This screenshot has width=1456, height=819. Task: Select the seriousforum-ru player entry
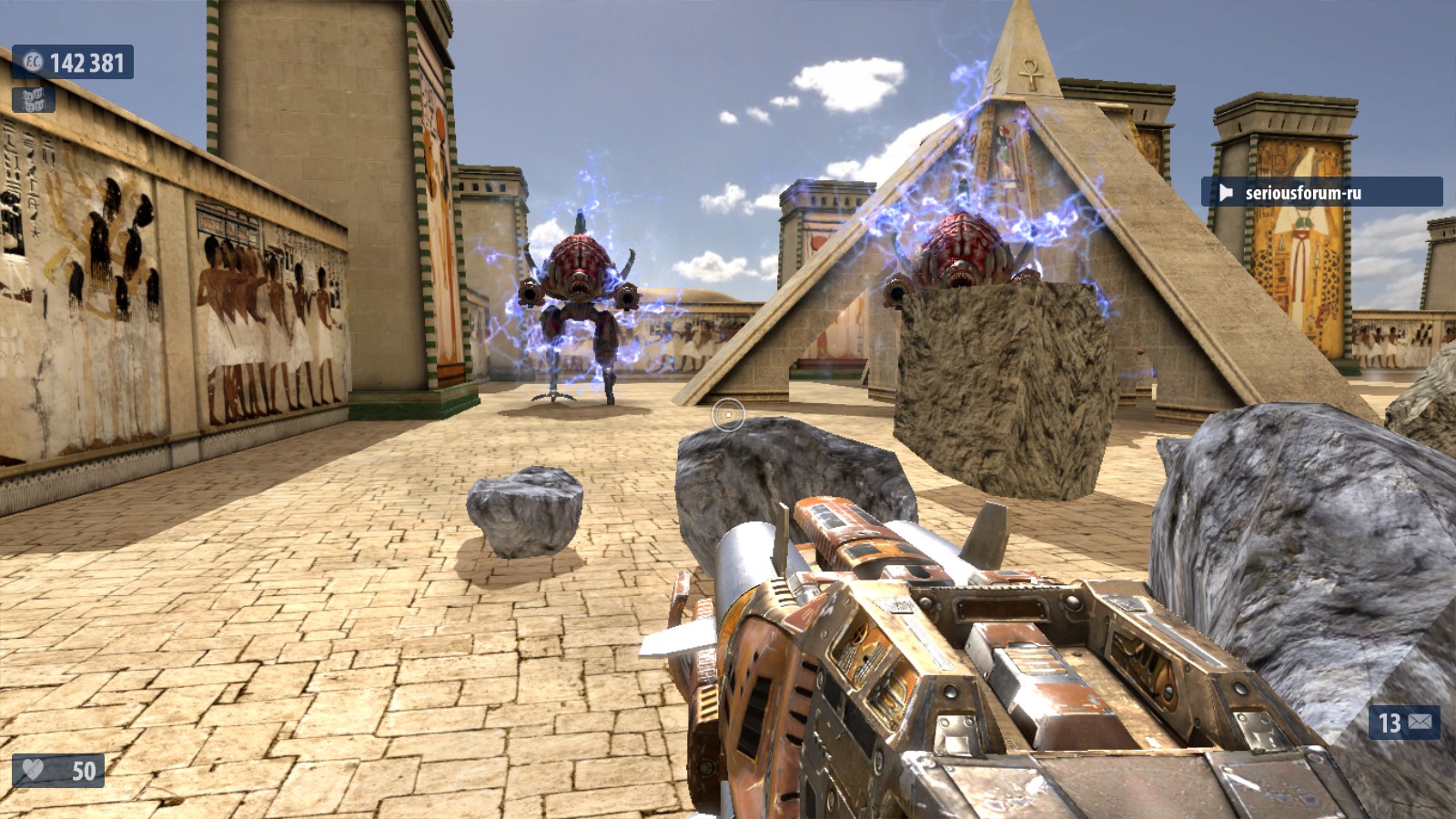click(1320, 192)
